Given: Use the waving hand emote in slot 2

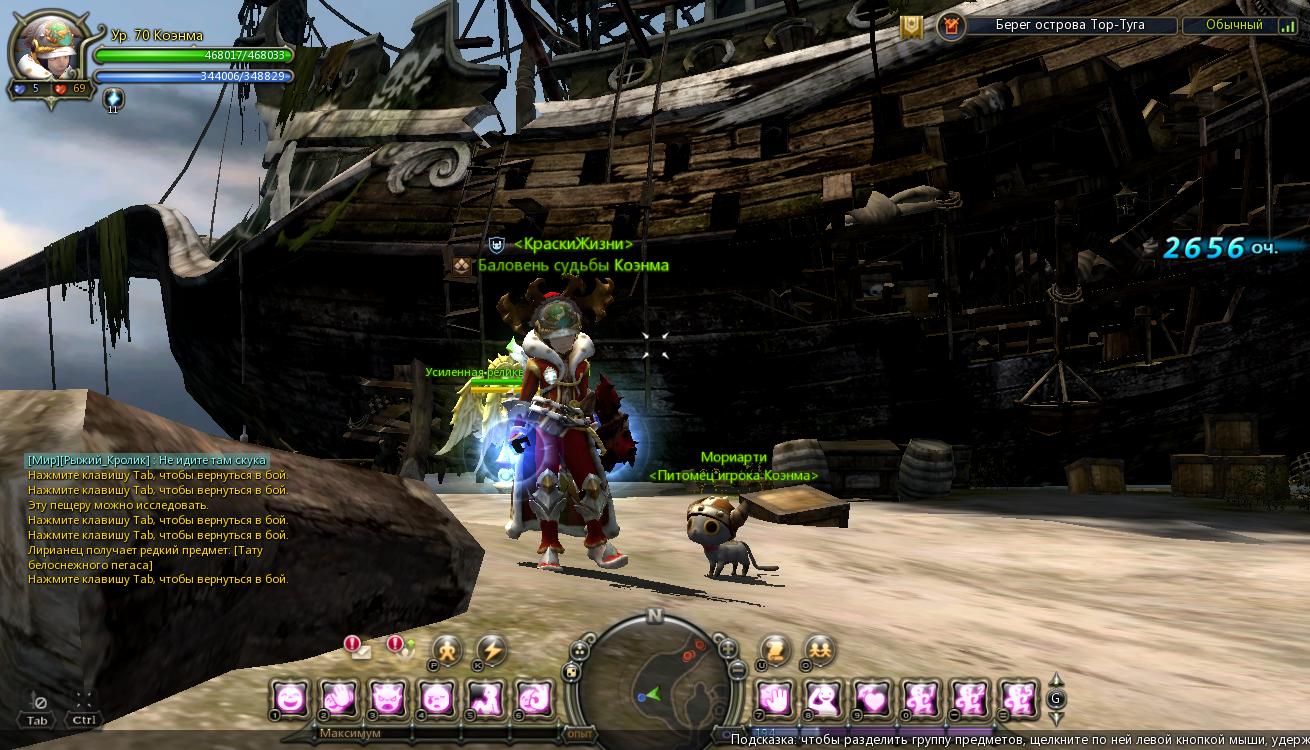Looking at the screenshot, I should (338, 697).
